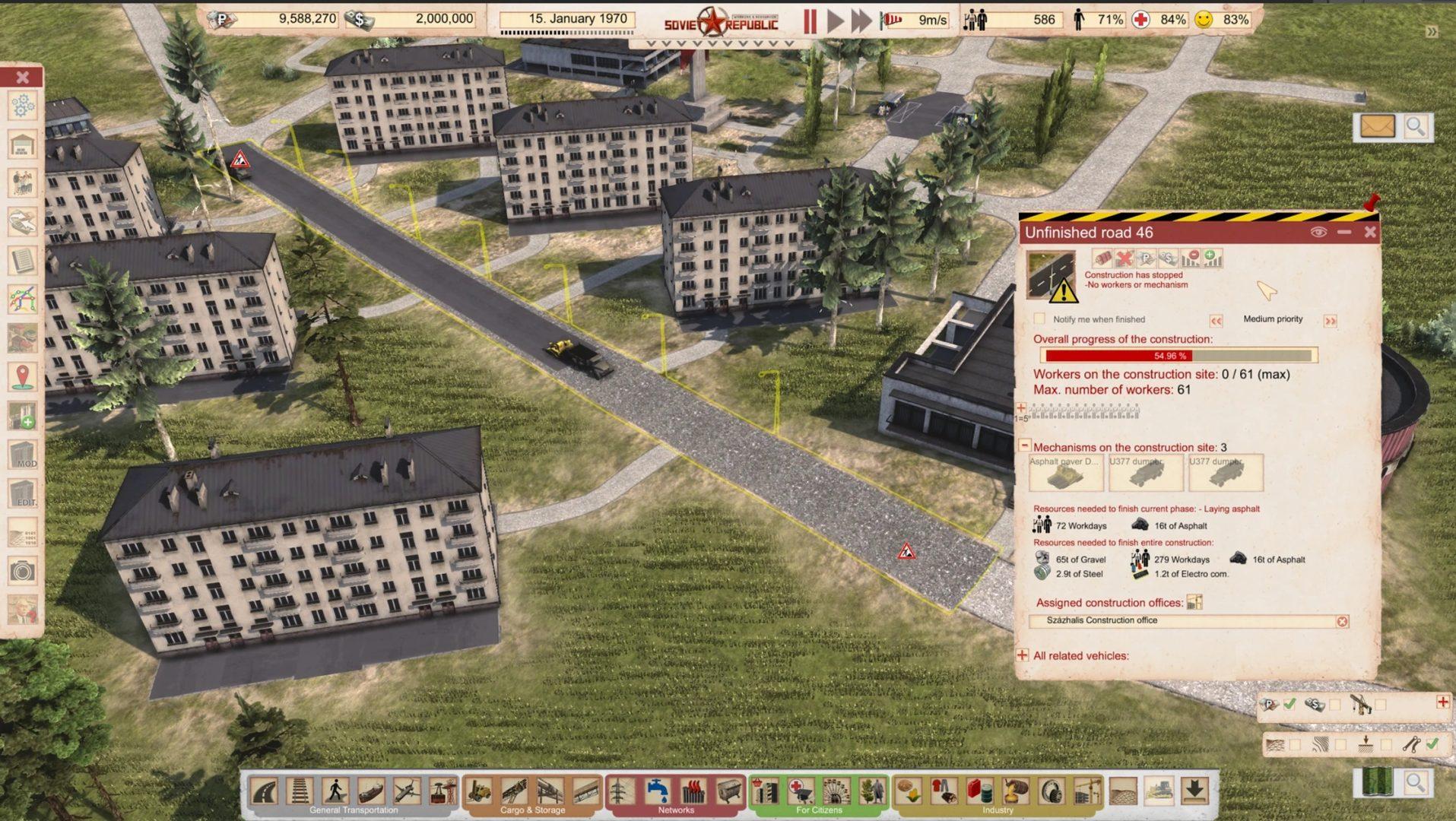Expand the 'All related vehicles' section
The width and height of the screenshot is (1456, 821).
(1023, 655)
